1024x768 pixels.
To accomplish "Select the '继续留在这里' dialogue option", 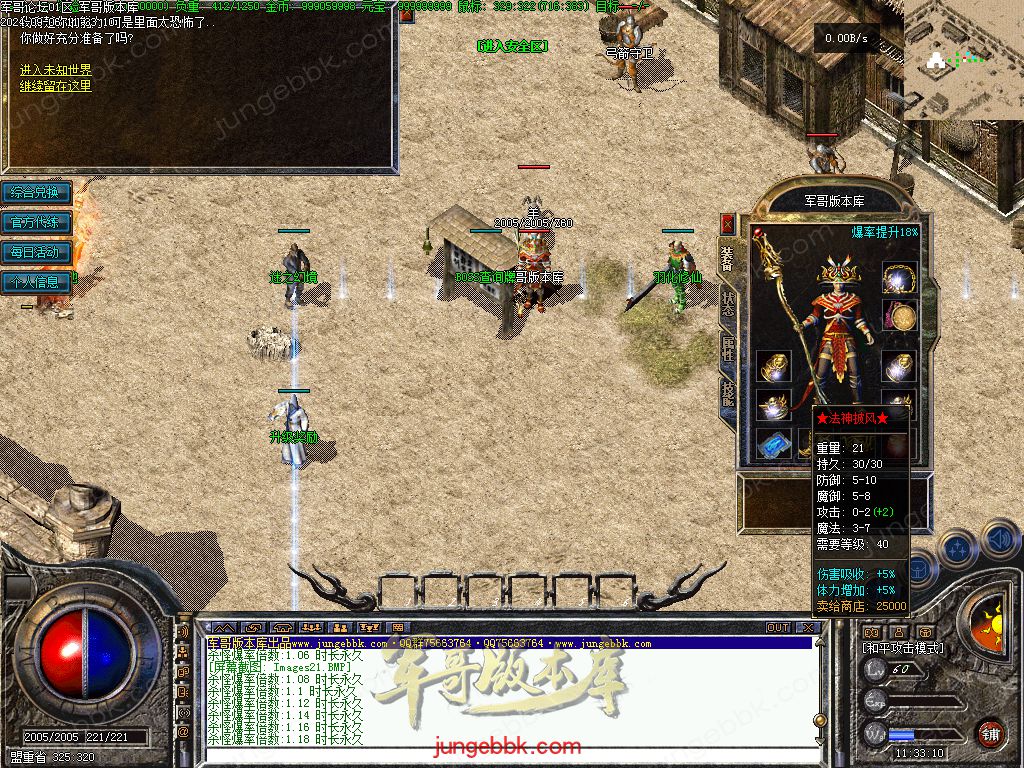I will [56, 86].
